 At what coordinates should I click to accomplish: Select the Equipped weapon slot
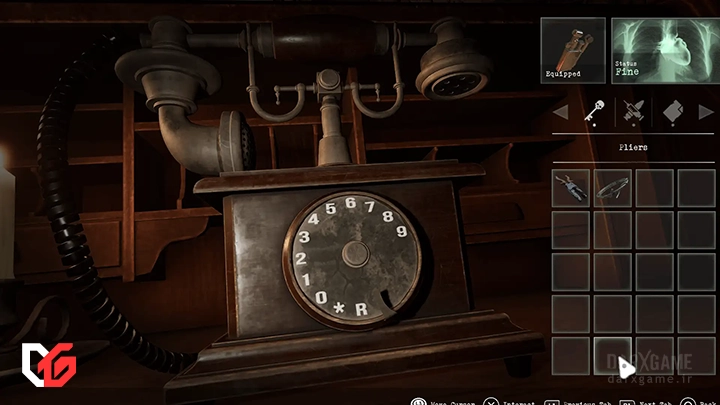pos(573,50)
